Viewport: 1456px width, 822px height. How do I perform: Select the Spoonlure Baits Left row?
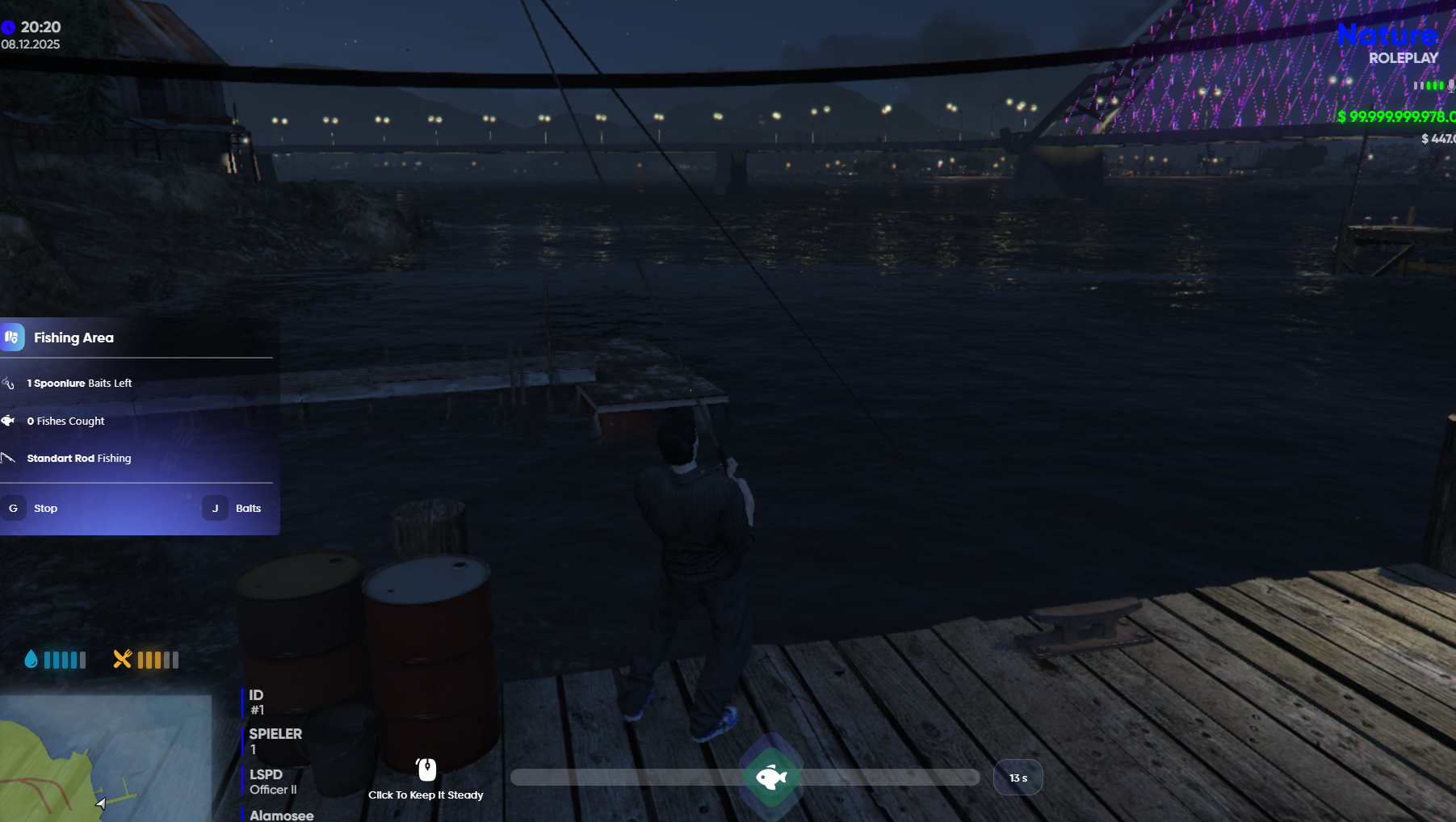click(79, 384)
